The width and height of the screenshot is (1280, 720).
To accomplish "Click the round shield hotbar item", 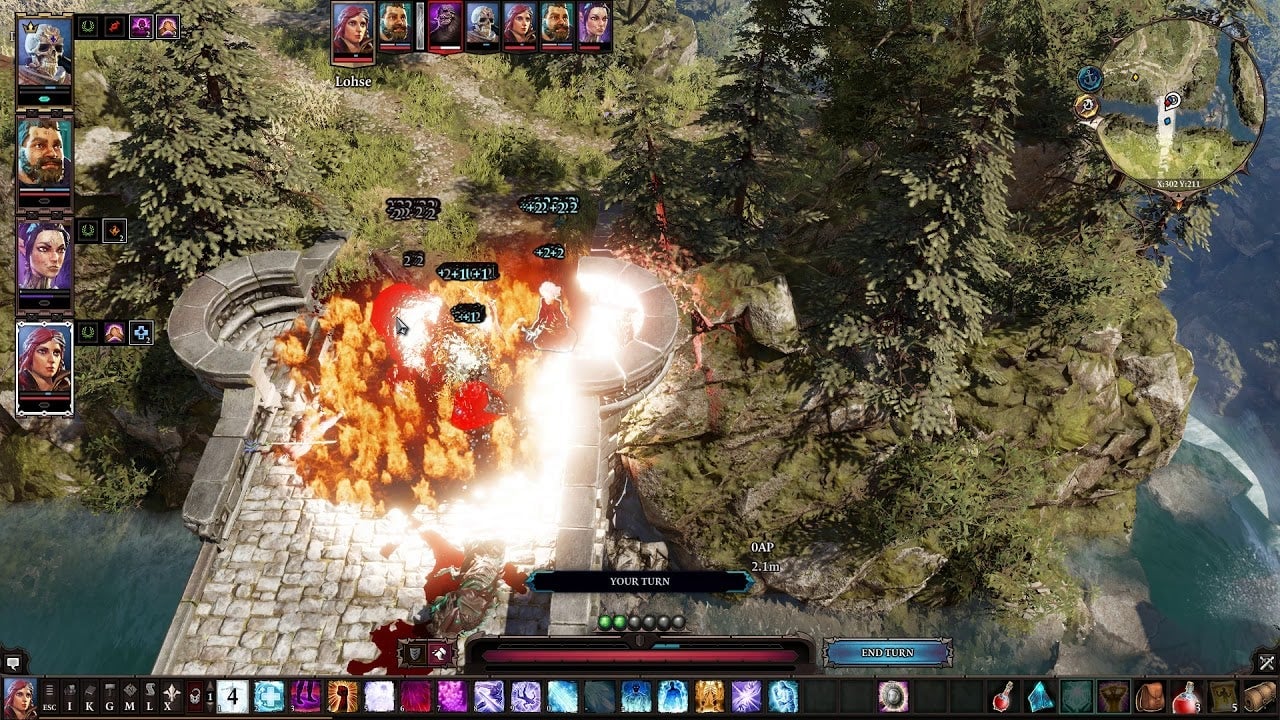I will point(892,696).
